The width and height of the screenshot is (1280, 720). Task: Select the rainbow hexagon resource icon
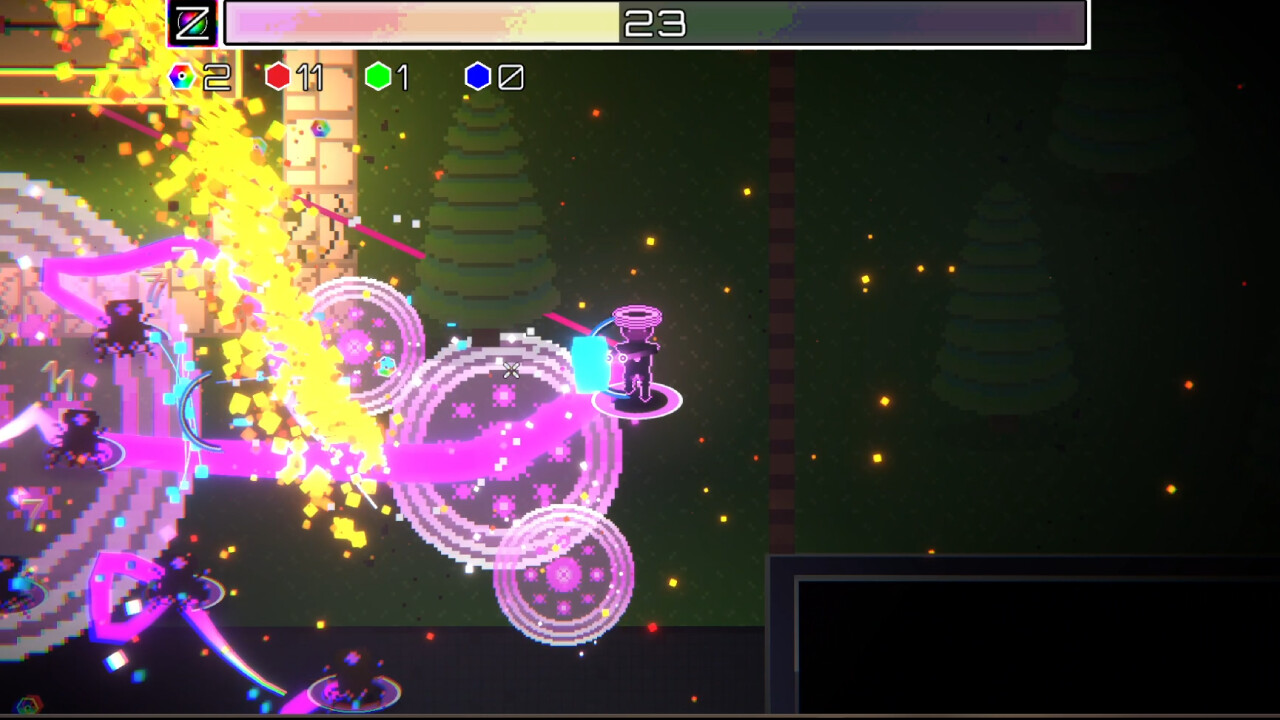tap(181, 77)
